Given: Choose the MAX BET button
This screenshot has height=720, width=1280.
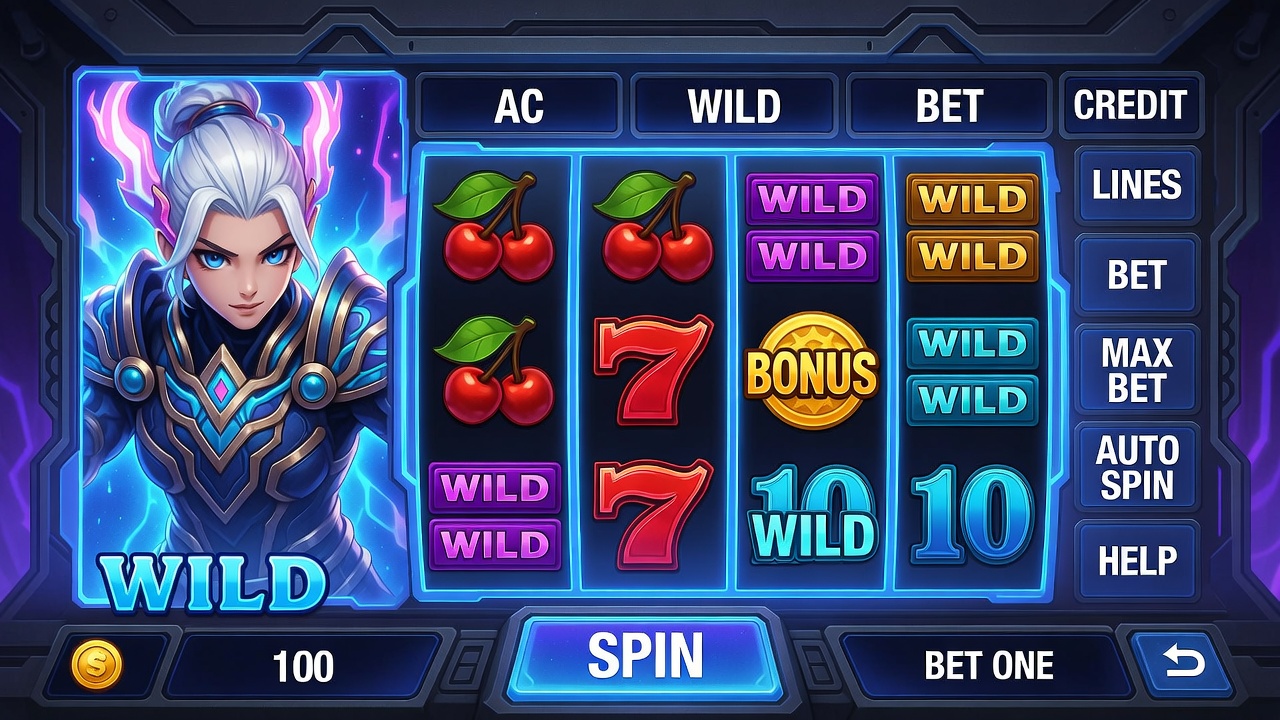Looking at the screenshot, I should (x=1136, y=370).
